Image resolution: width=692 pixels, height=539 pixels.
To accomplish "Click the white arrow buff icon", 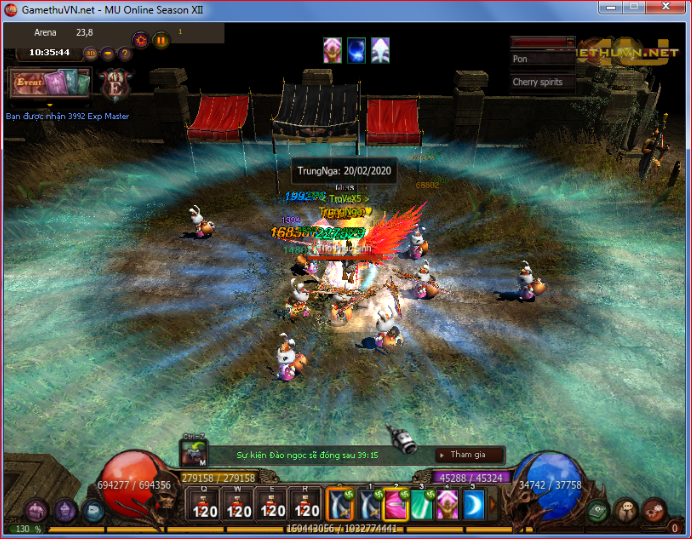I will coord(380,49).
